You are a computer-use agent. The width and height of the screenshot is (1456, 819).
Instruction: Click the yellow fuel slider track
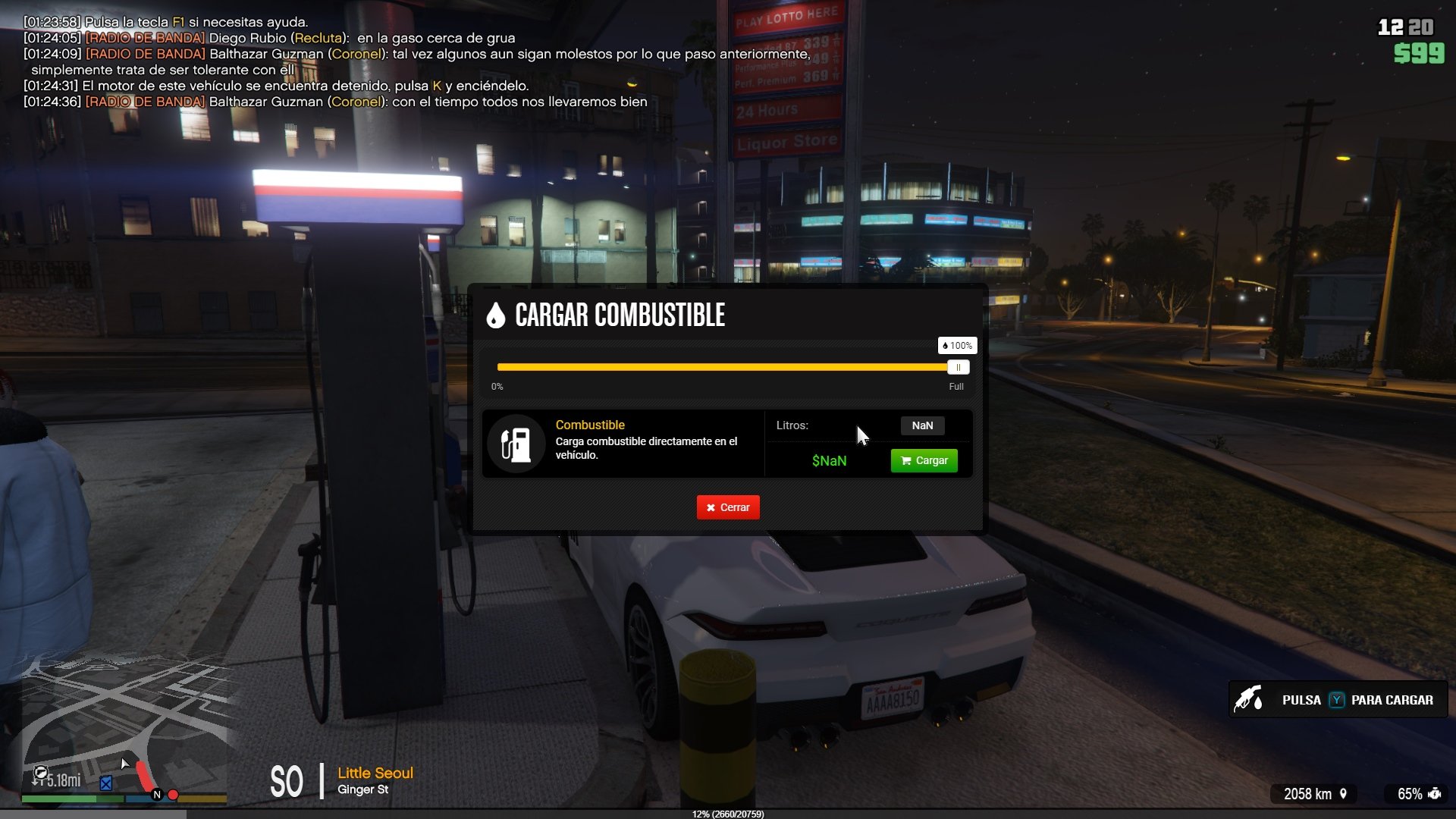(720, 367)
